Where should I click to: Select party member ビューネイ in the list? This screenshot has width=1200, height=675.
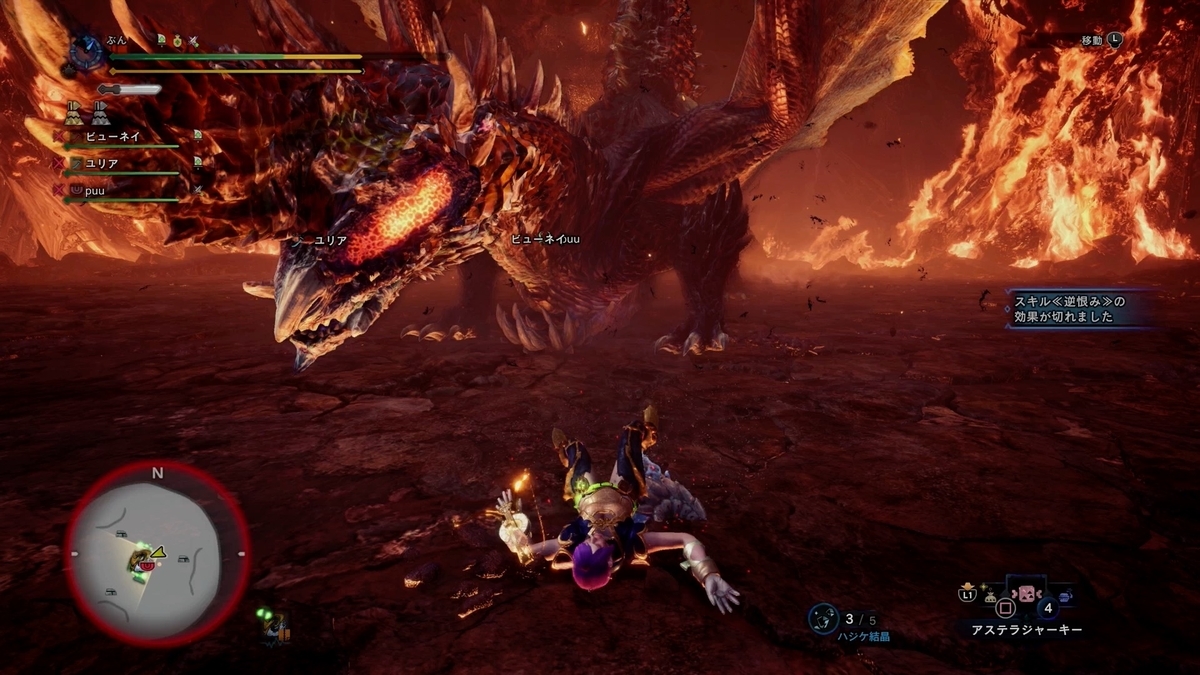(113, 136)
